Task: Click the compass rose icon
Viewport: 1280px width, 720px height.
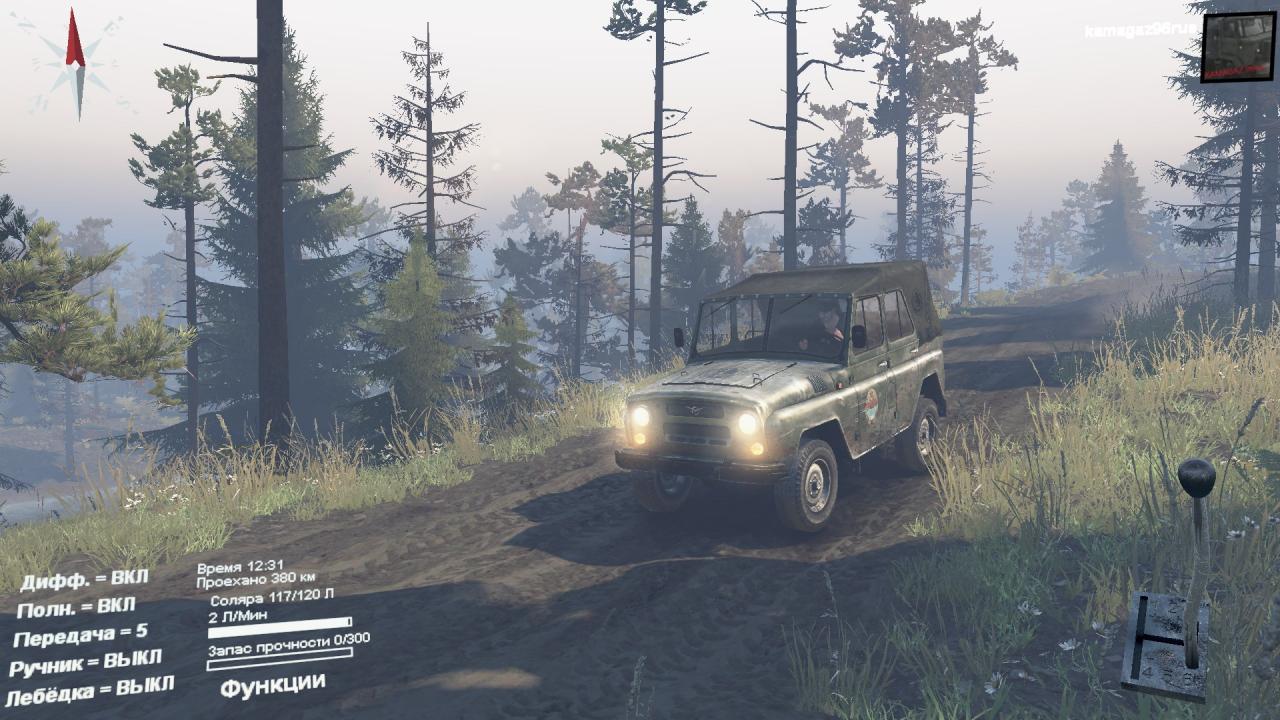Action: click(x=75, y=64)
